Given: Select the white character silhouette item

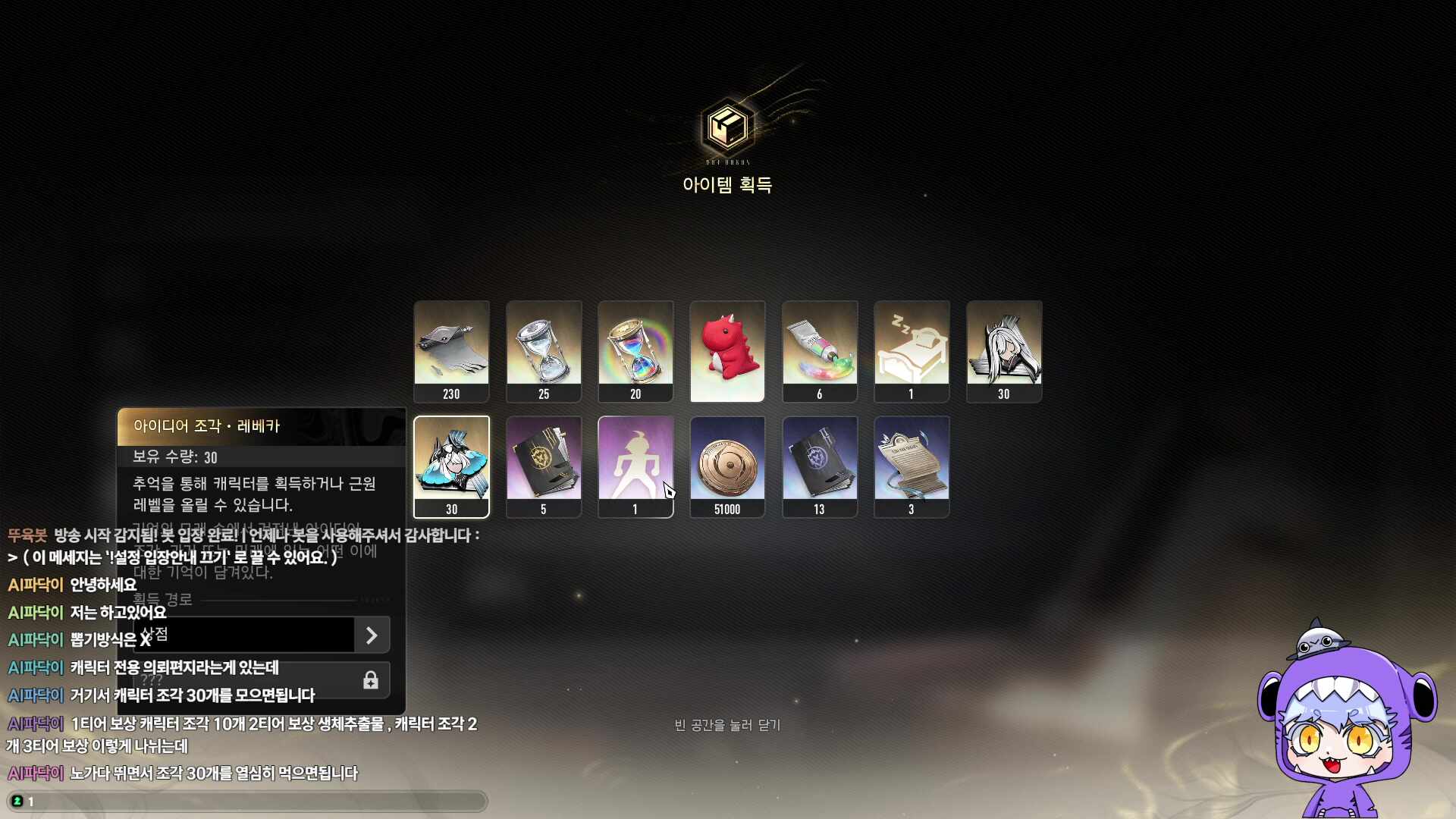Looking at the screenshot, I should (635, 466).
